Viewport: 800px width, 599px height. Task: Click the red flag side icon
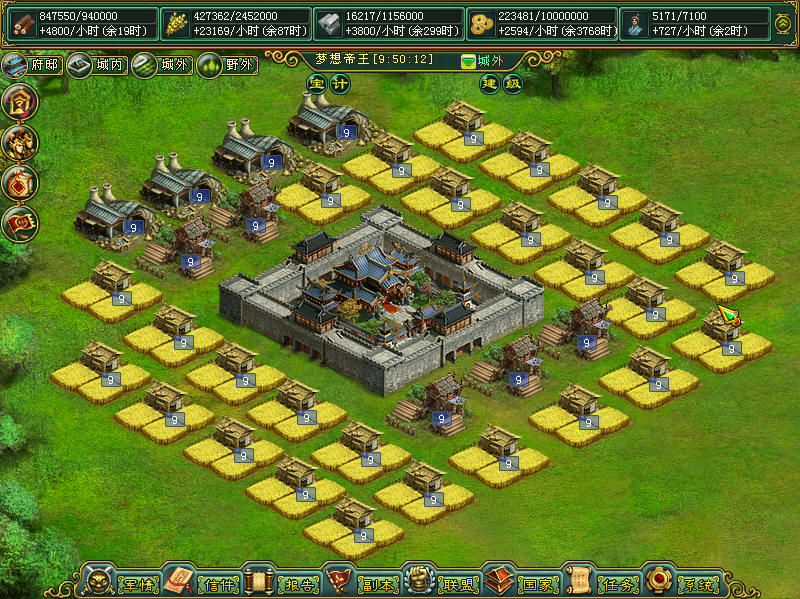tap(19, 222)
